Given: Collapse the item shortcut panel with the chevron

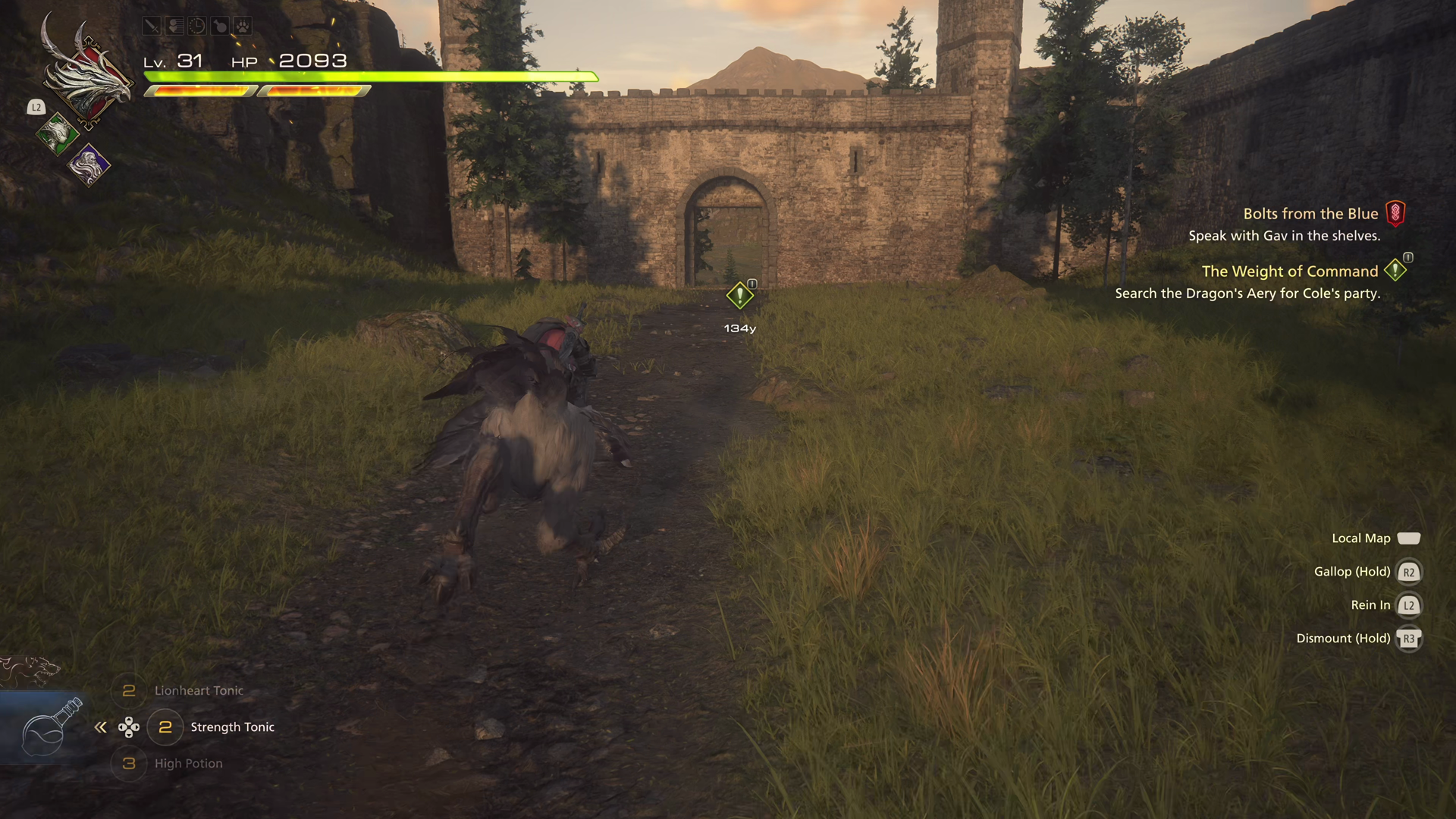Looking at the screenshot, I should point(100,726).
